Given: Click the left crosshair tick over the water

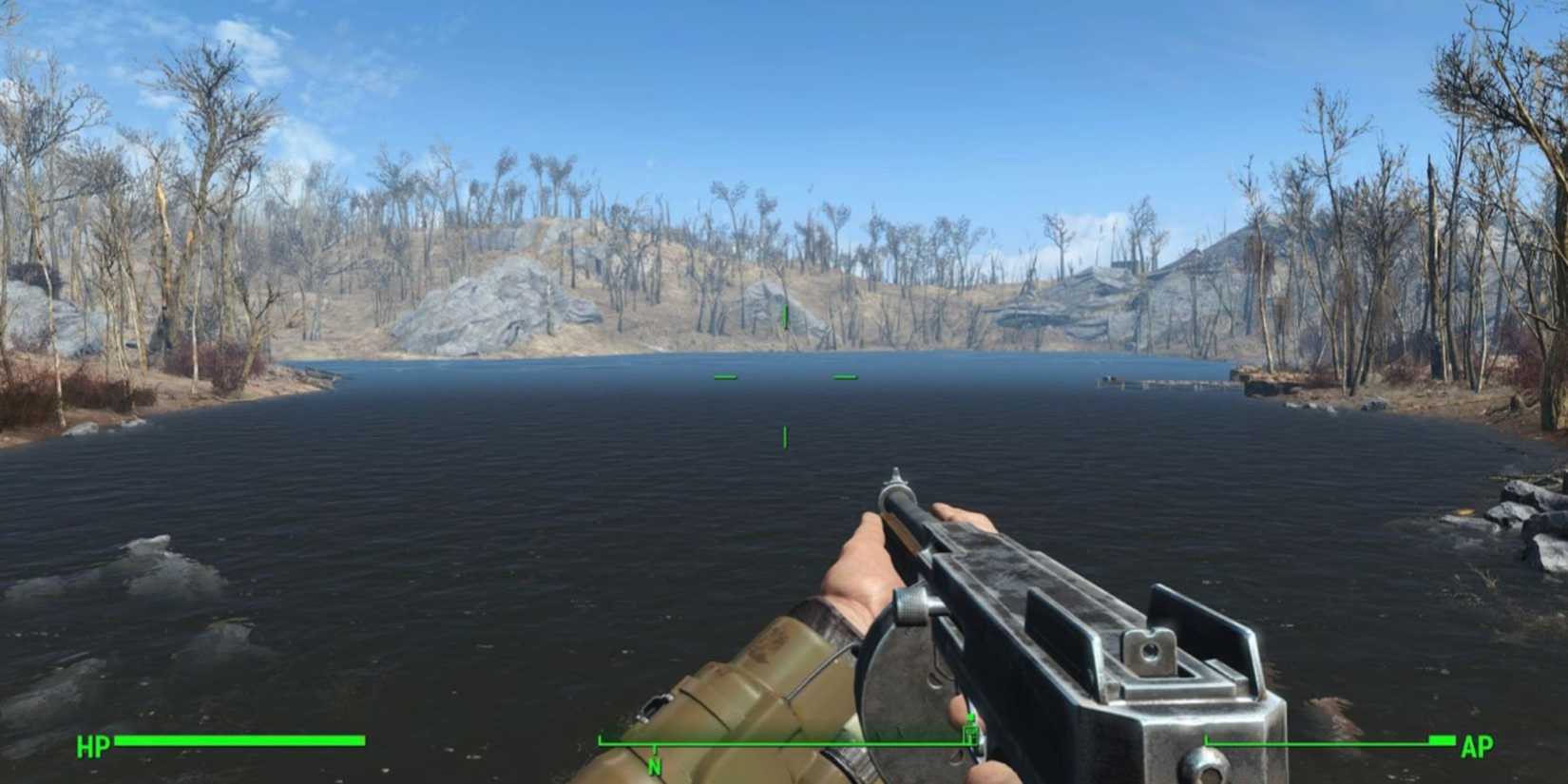Looking at the screenshot, I should coord(726,376).
